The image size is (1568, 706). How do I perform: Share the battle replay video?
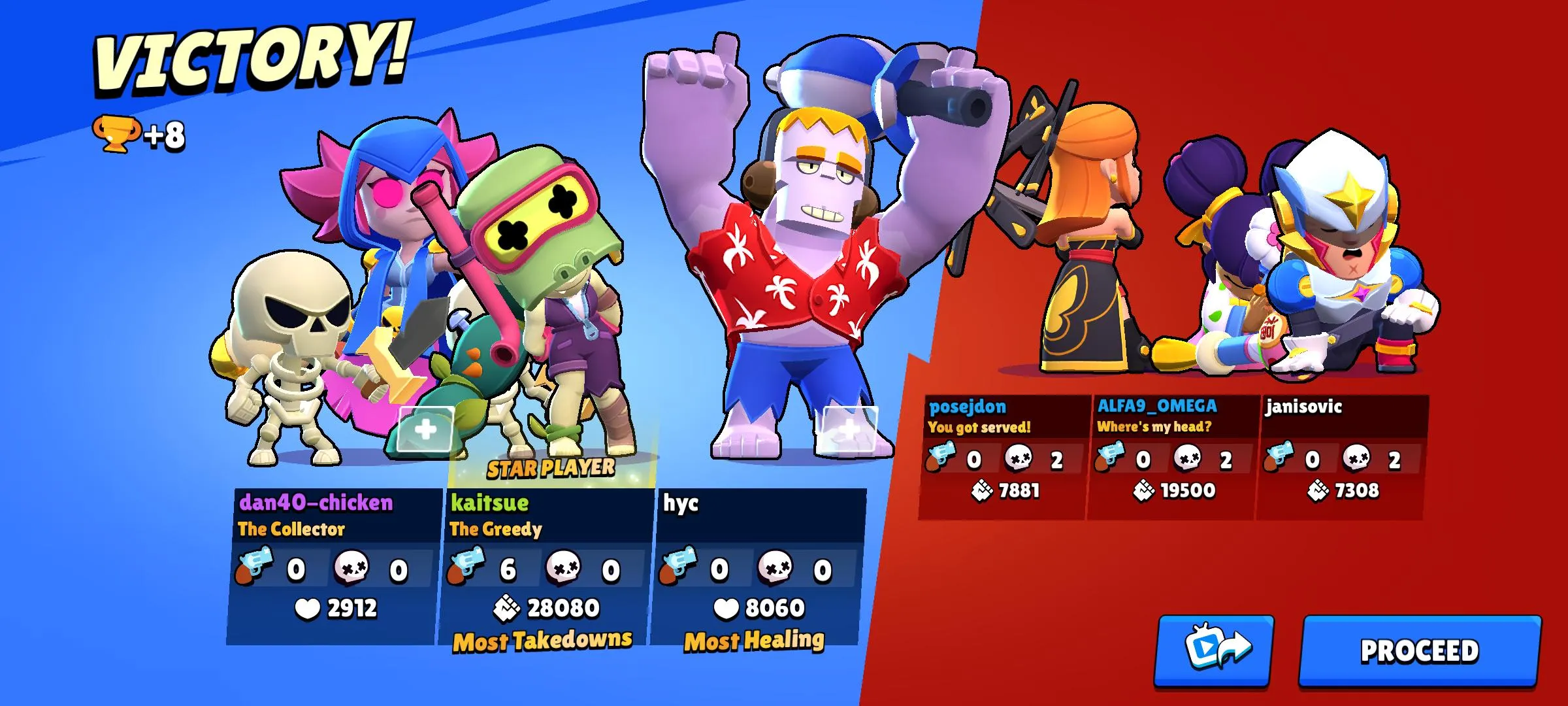pos(1215,651)
